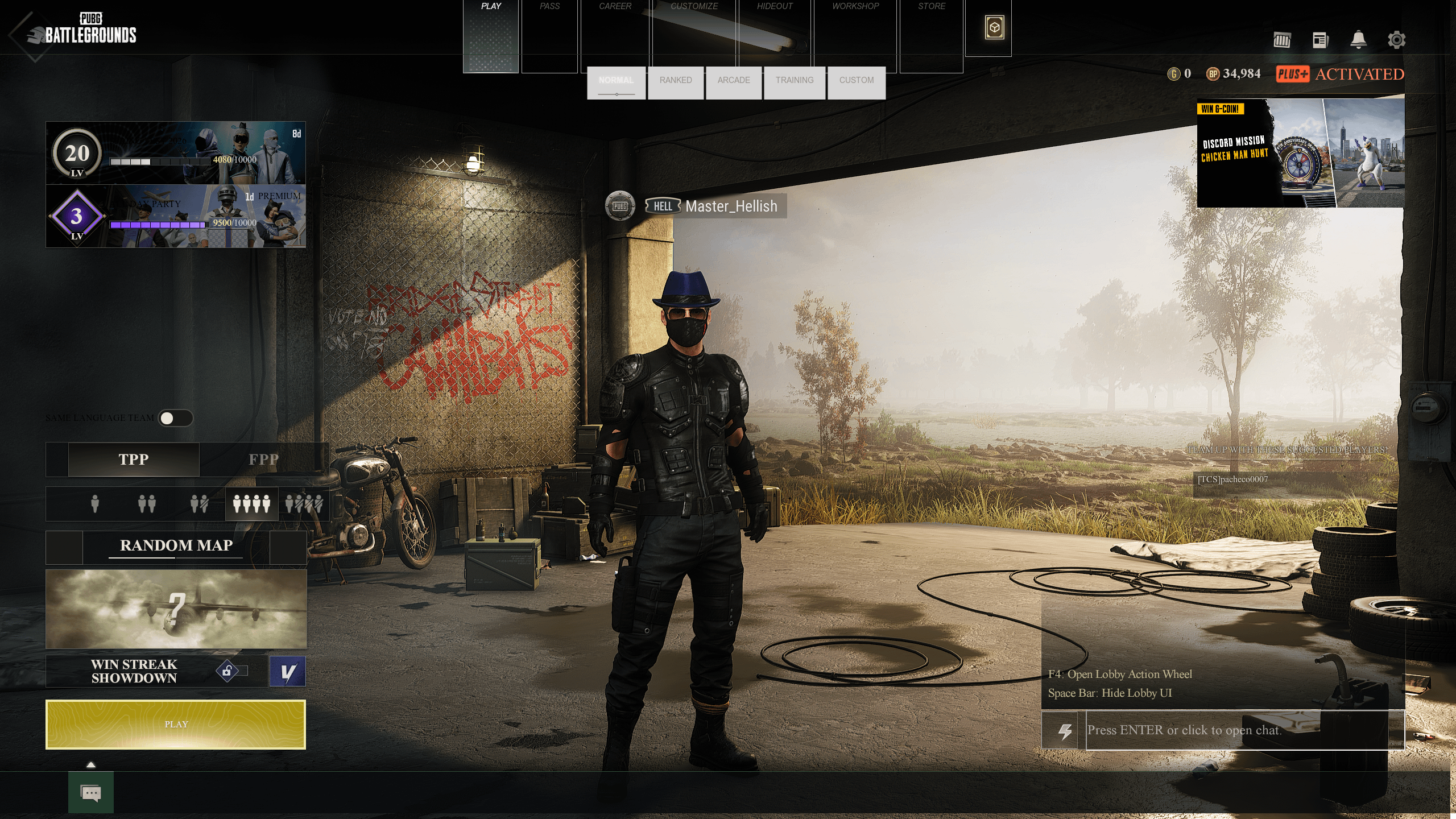This screenshot has width=1456, height=819.
Task: Toggle Same Language Team switch
Action: point(175,419)
